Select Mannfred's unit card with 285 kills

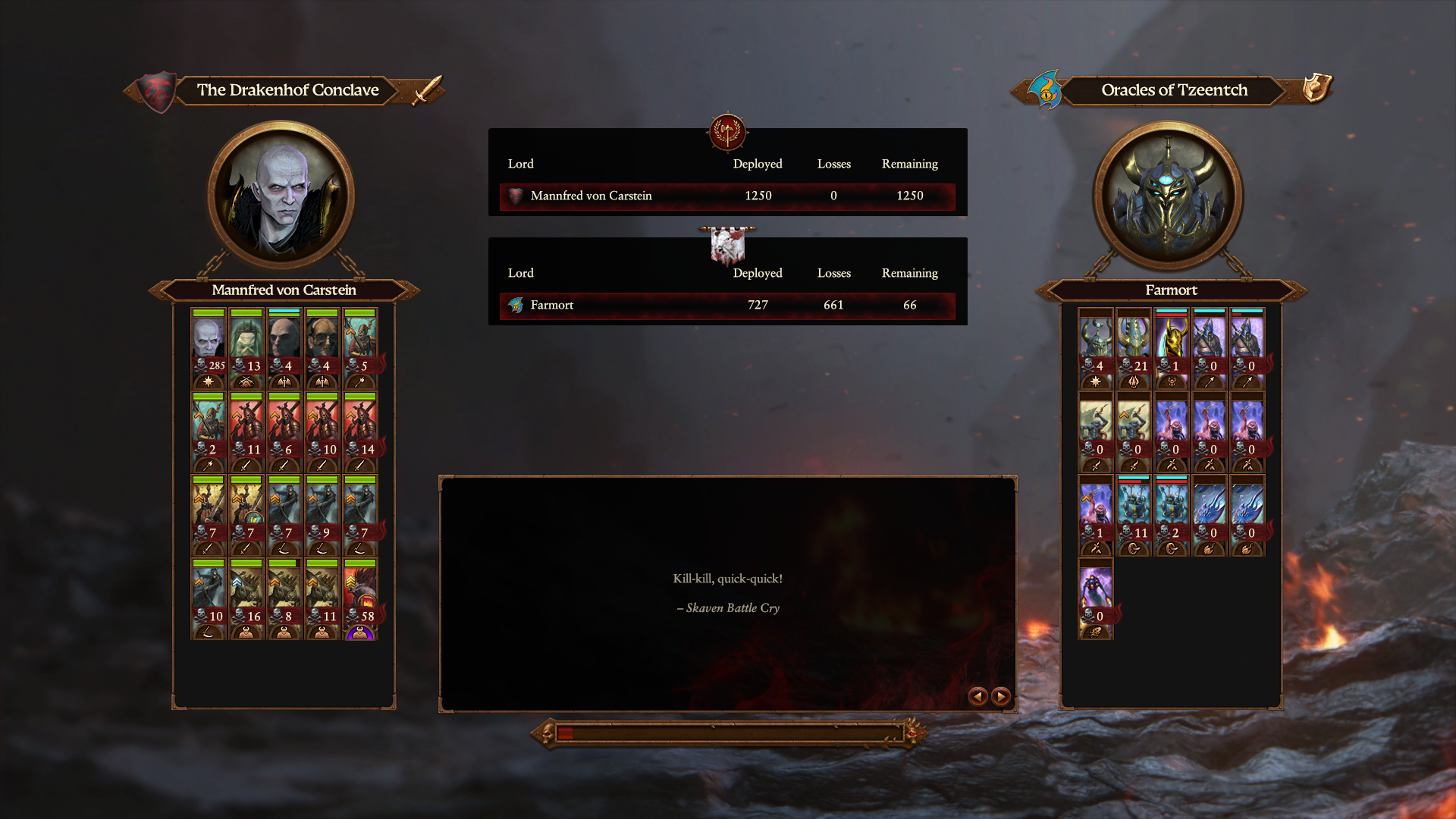(208, 348)
